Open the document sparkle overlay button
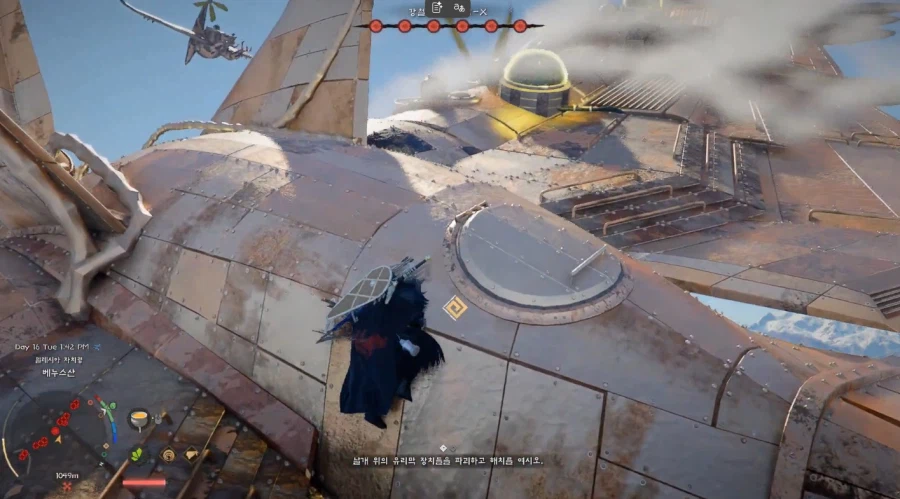 point(438,7)
